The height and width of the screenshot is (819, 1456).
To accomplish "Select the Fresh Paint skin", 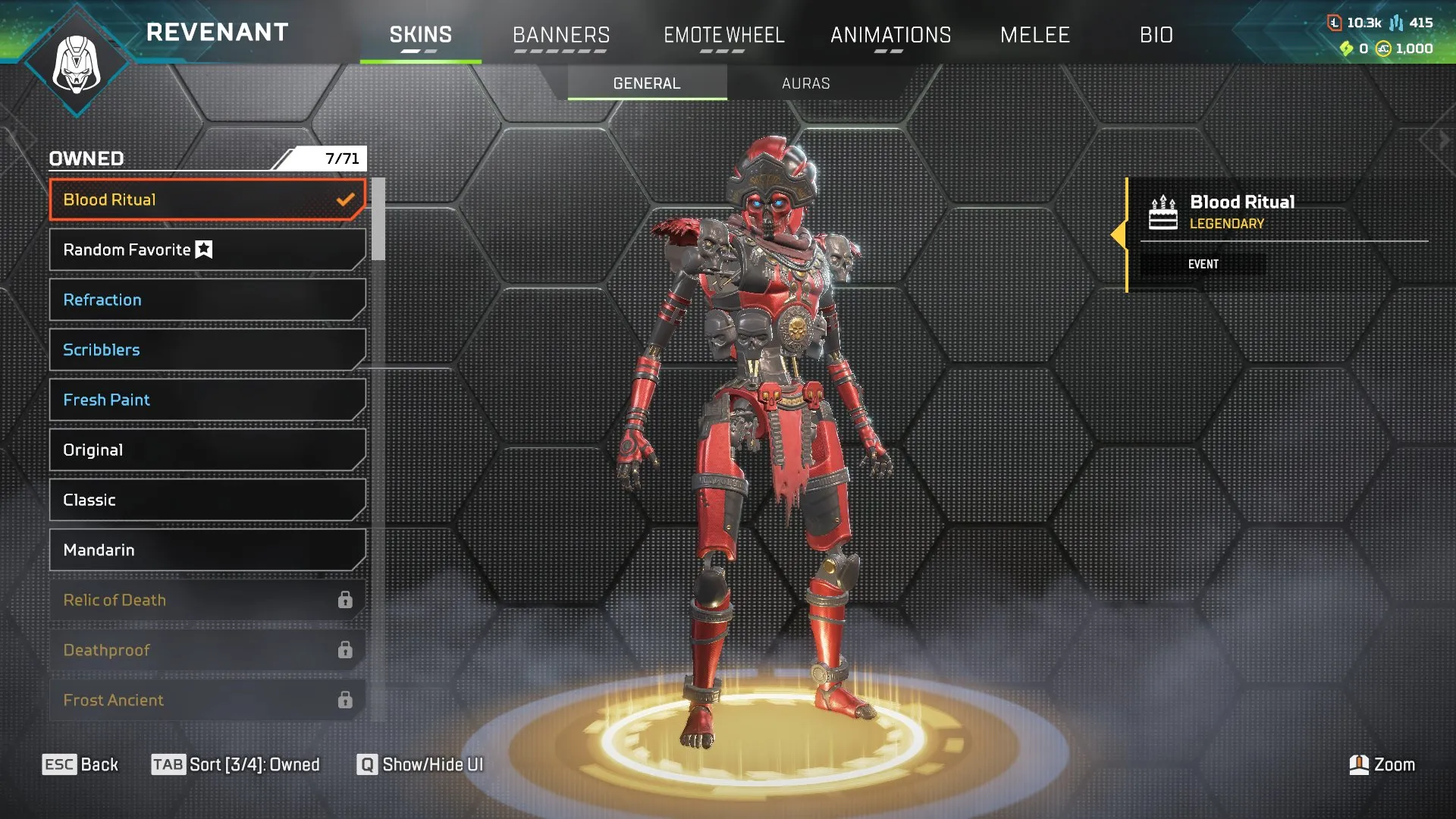I will pyautogui.click(x=206, y=400).
